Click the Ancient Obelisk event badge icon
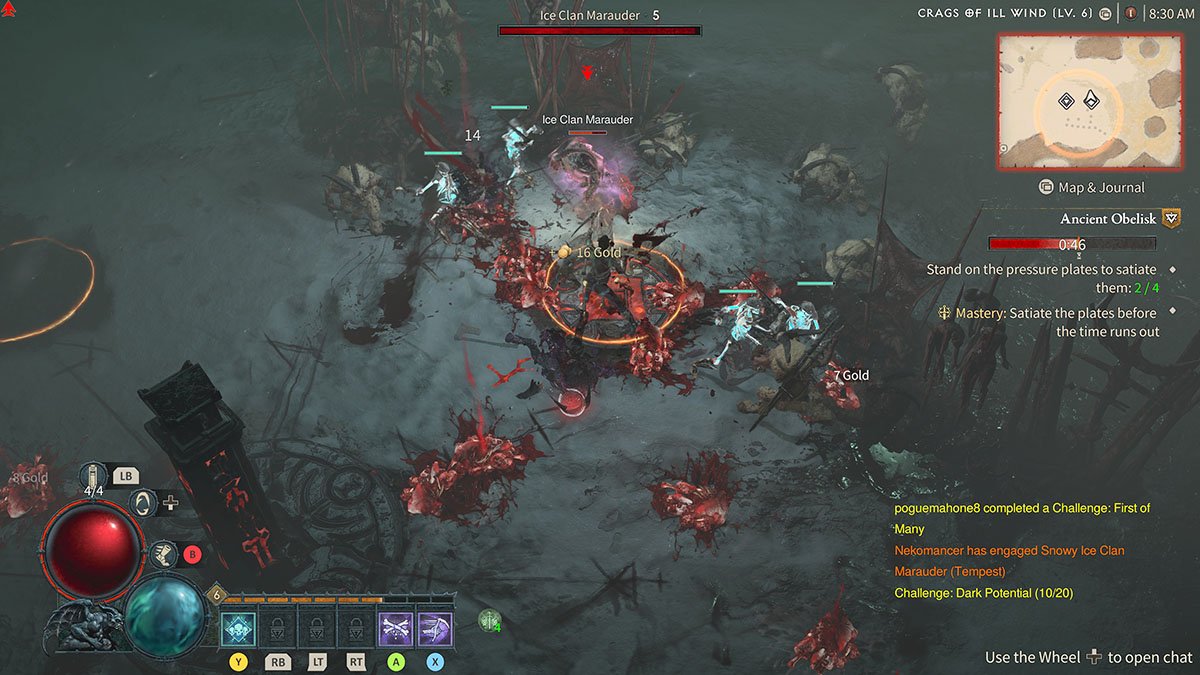Screen dimensions: 1200x675 click(1171, 218)
